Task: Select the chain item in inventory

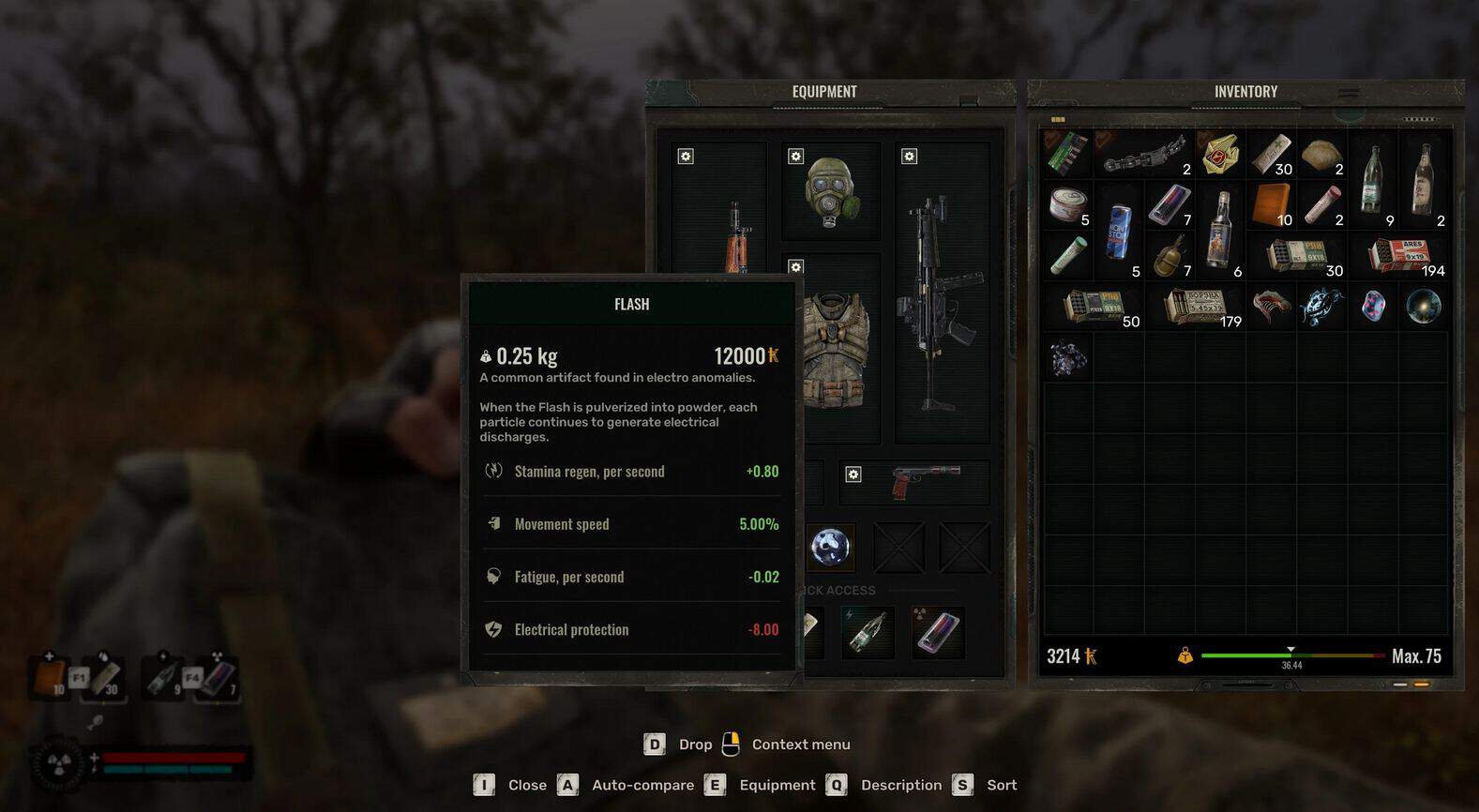Action: point(1142,155)
